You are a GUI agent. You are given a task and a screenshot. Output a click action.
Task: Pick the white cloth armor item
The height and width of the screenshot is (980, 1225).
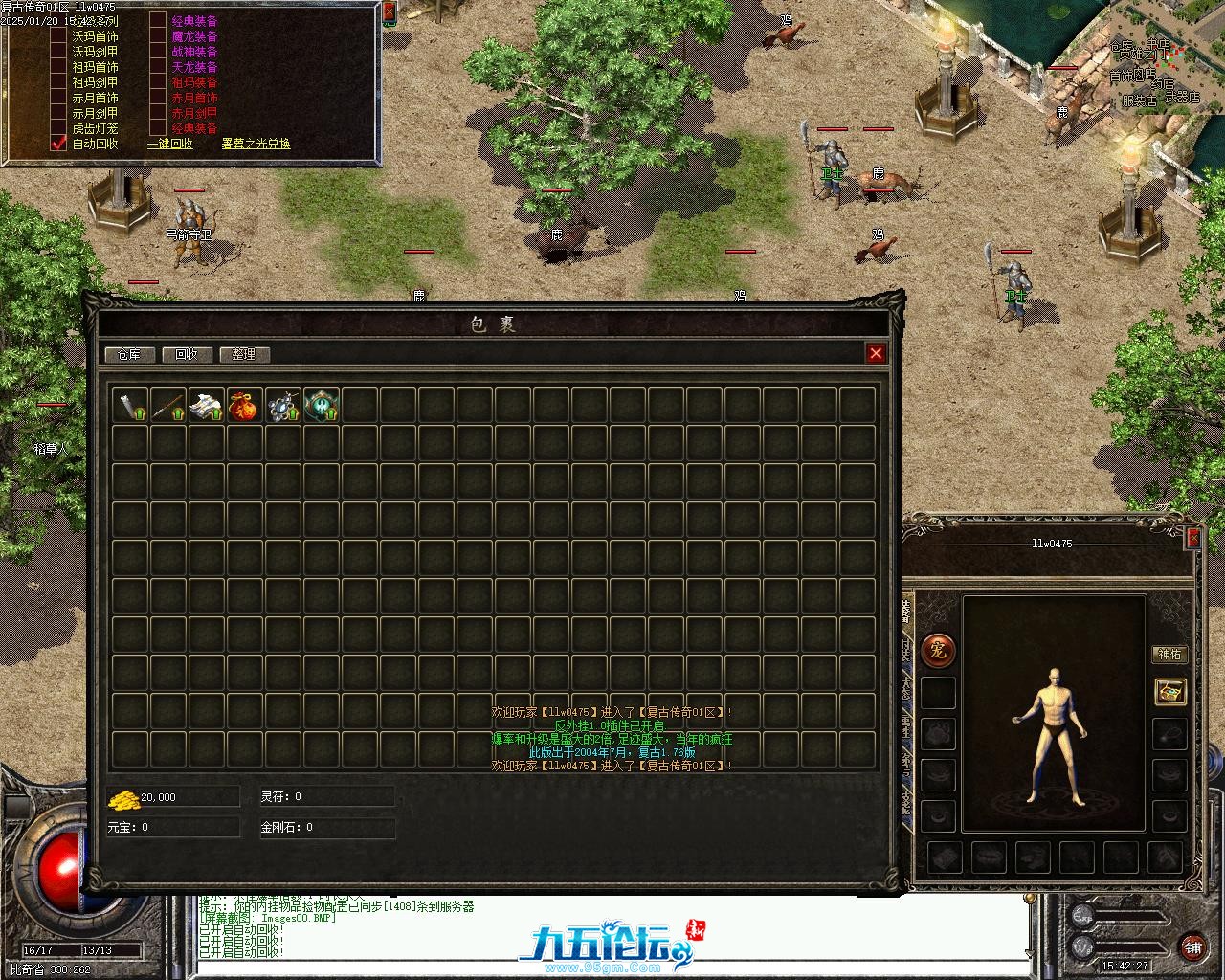[206, 406]
